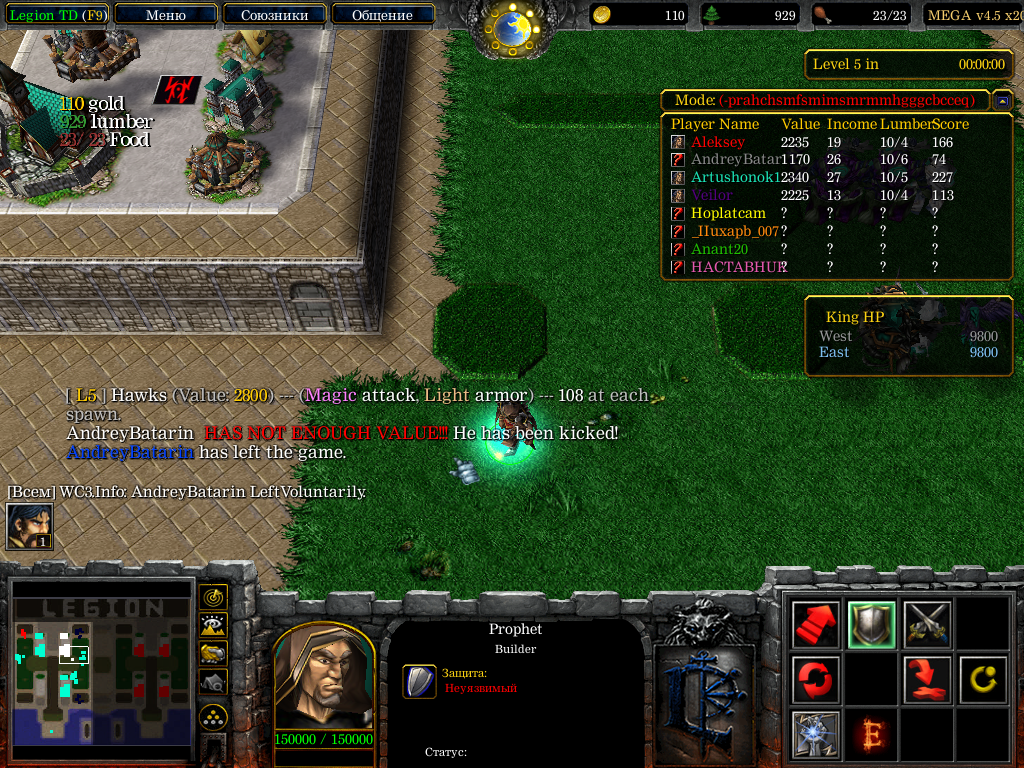The height and width of the screenshot is (768, 1024).
Task: Use the red circular arrows command
Action: pyautogui.click(x=815, y=681)
